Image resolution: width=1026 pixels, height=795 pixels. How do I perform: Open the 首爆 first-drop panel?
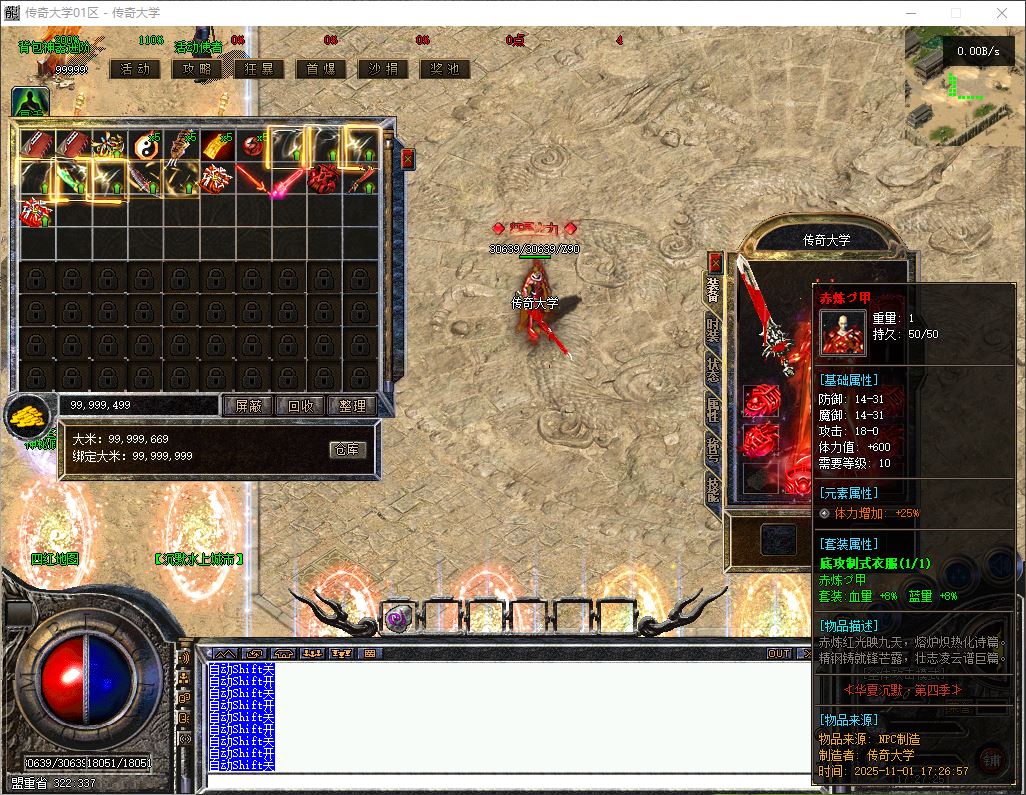tap(321, 69)
